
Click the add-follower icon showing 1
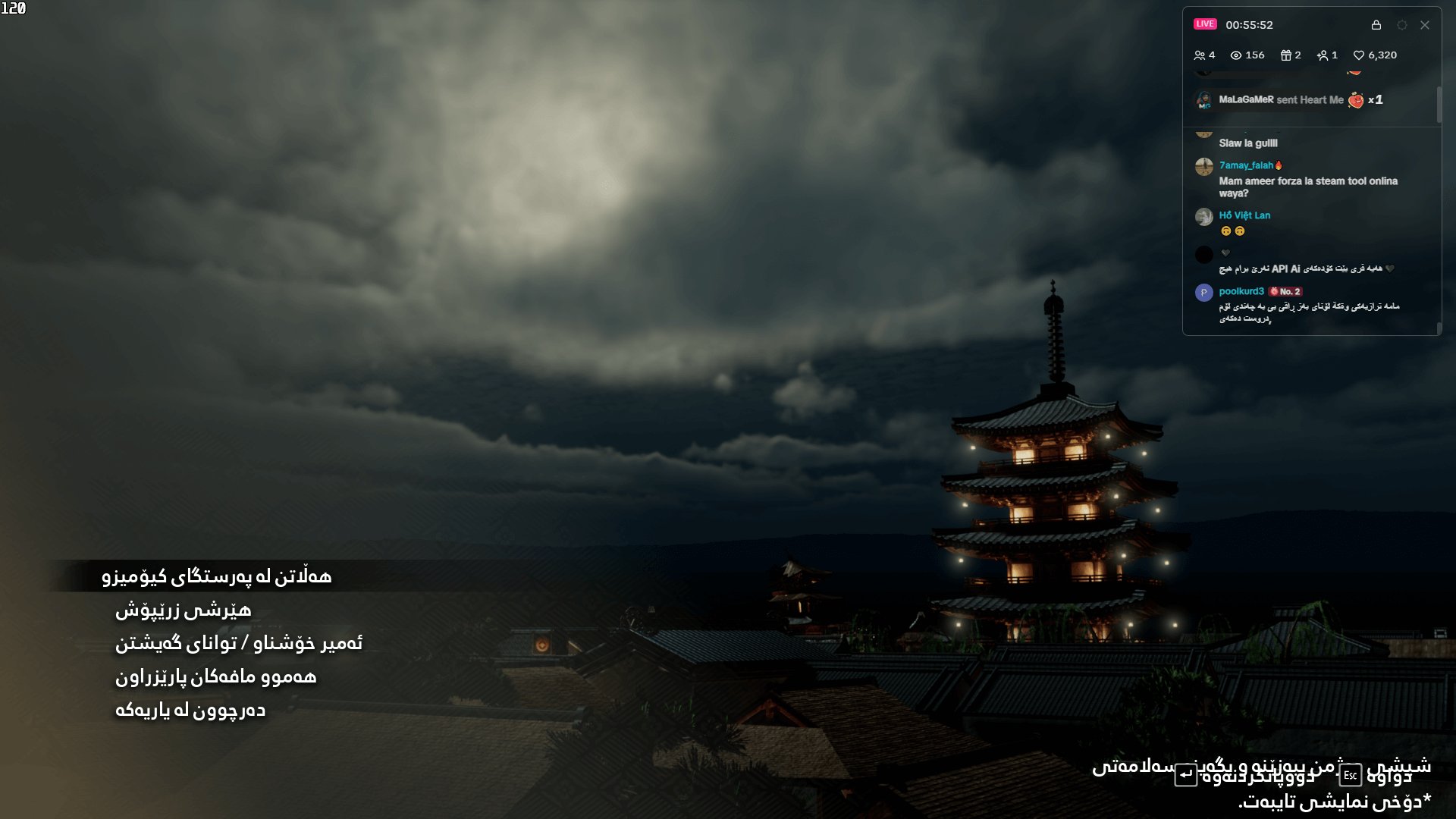(1323, 55)
